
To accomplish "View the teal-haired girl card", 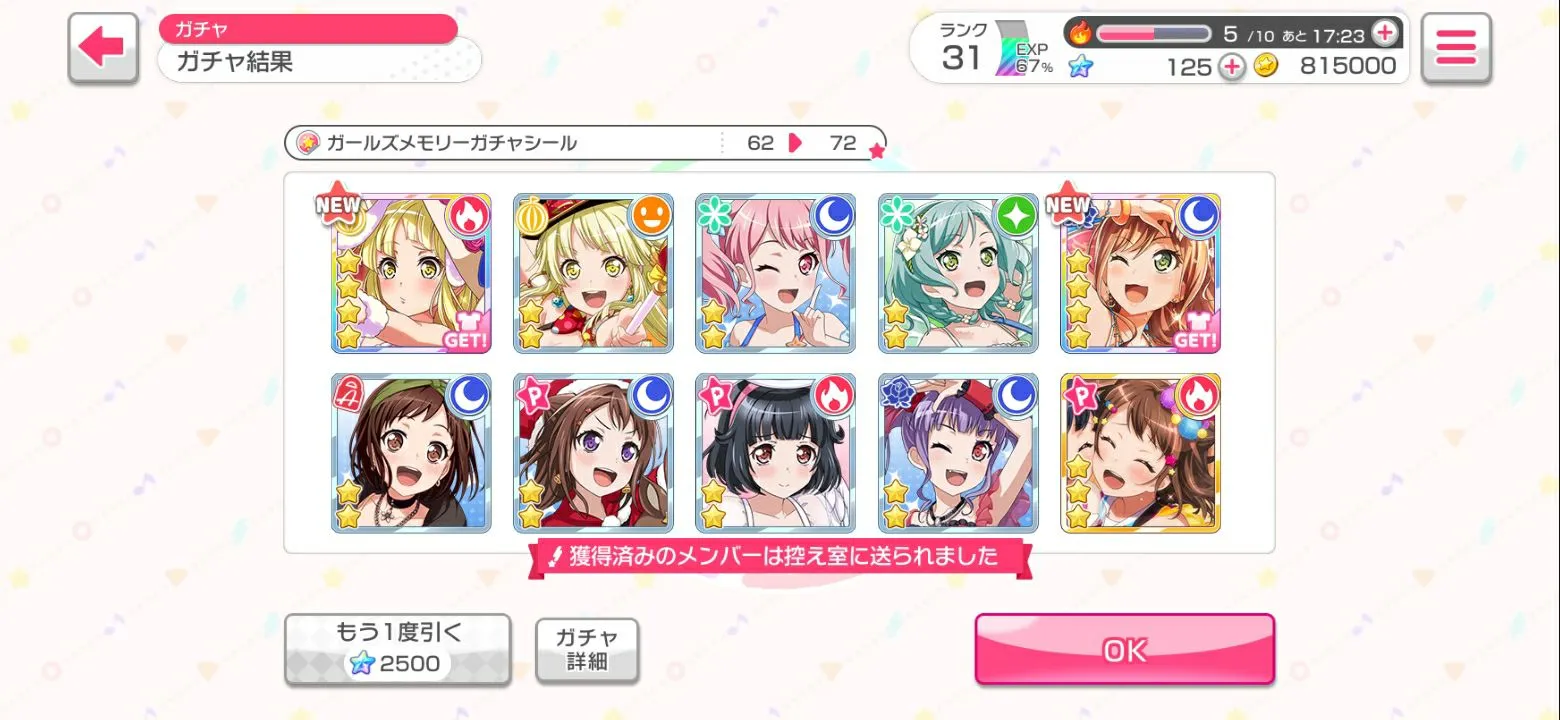I will 958,273.
